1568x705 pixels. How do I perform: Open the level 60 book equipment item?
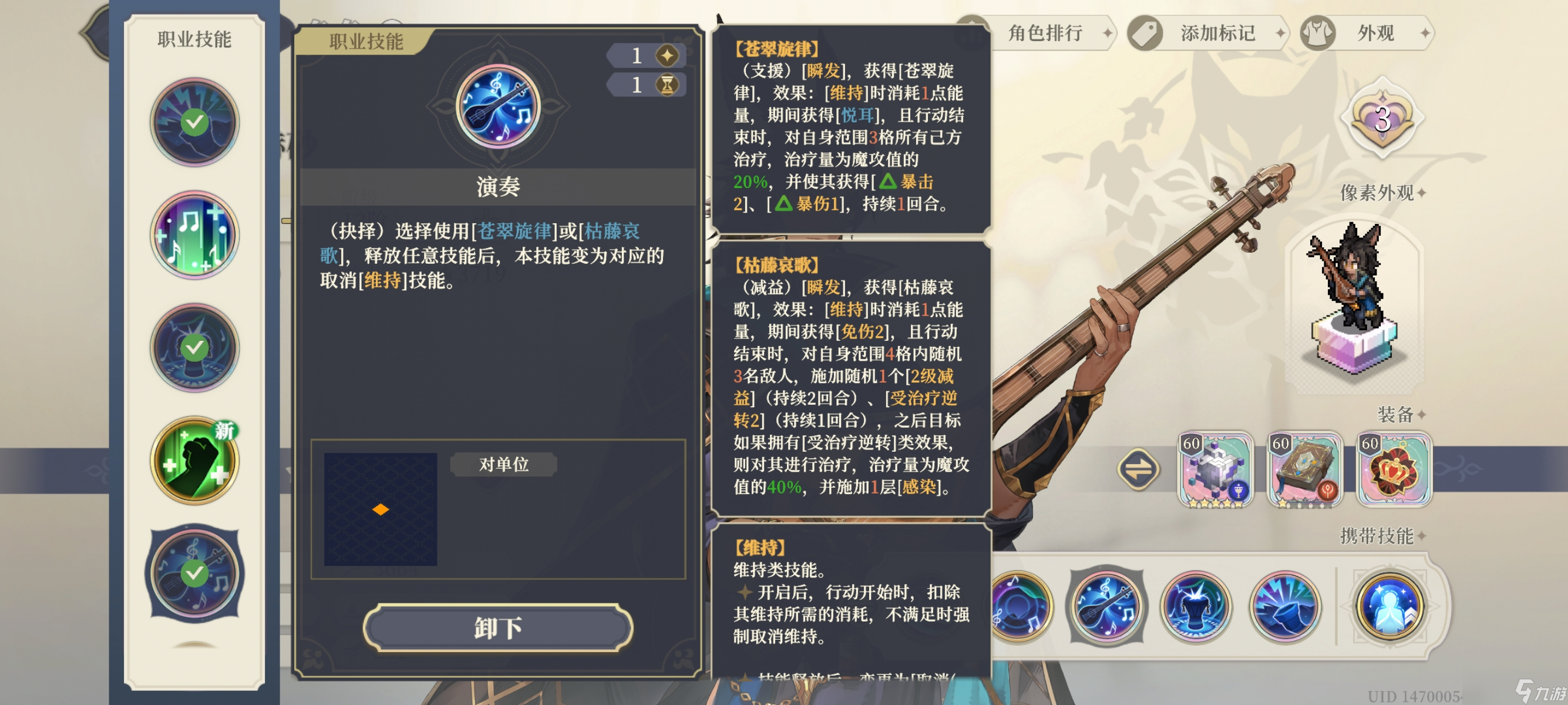[1305, 469]
